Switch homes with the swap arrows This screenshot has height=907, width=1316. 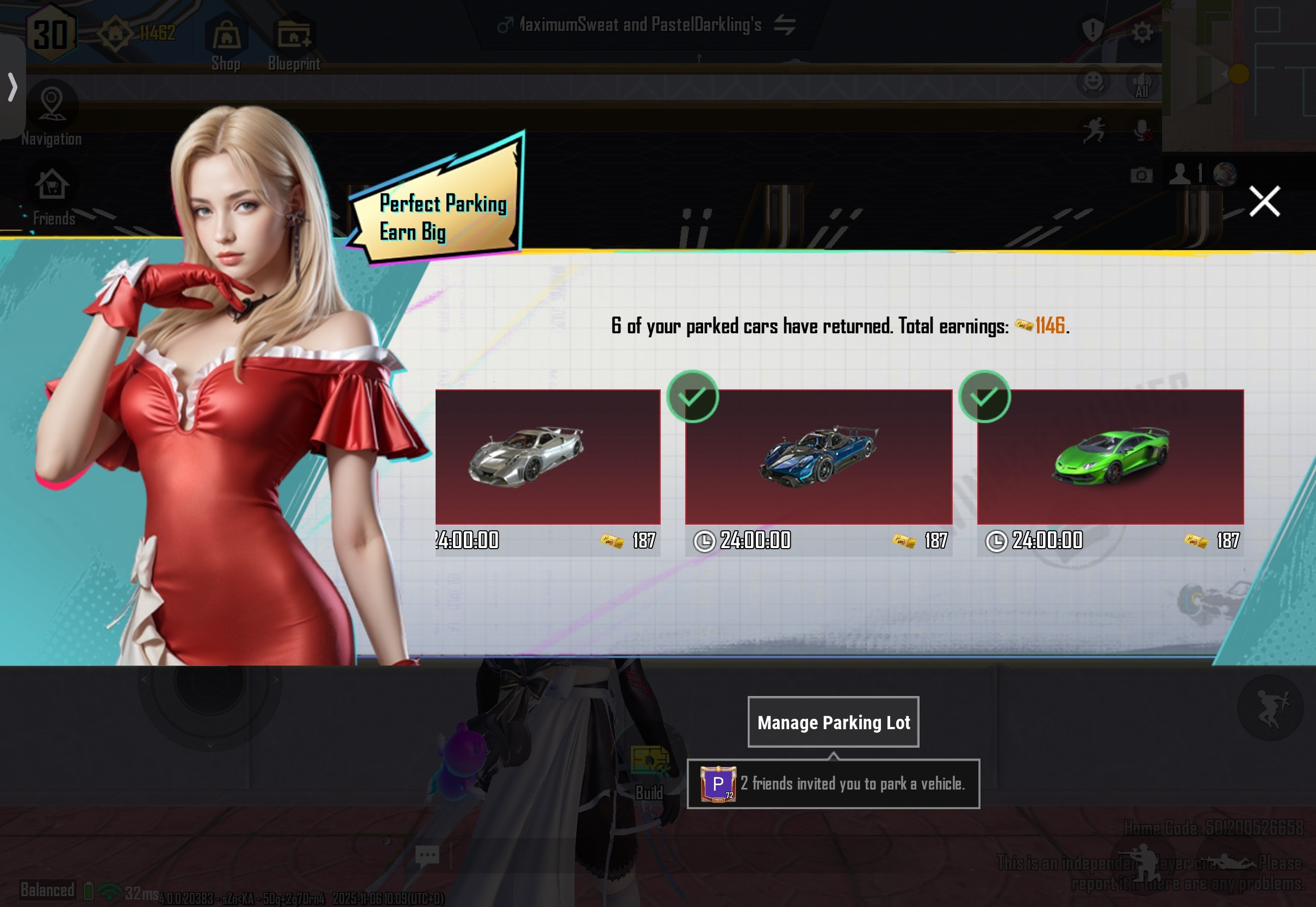coord(785,25)
